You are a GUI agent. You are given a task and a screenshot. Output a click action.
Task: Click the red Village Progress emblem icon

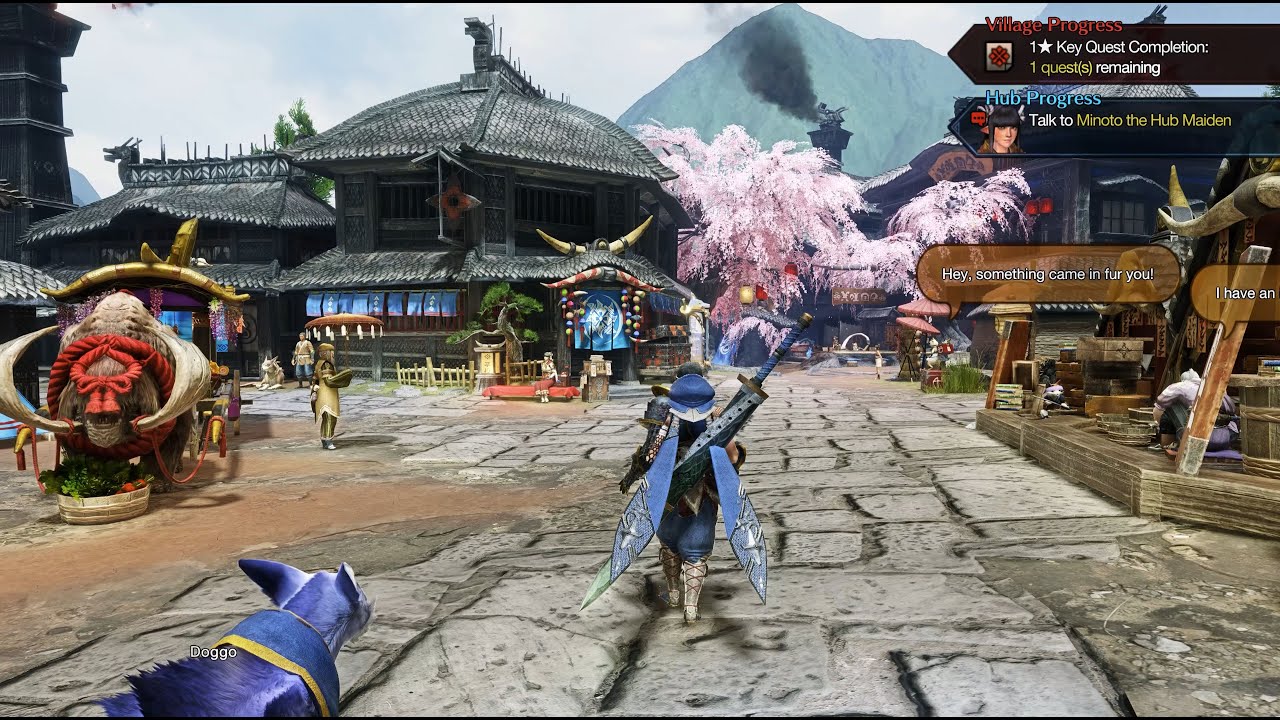pyautogui.click(x=998, y=57)
